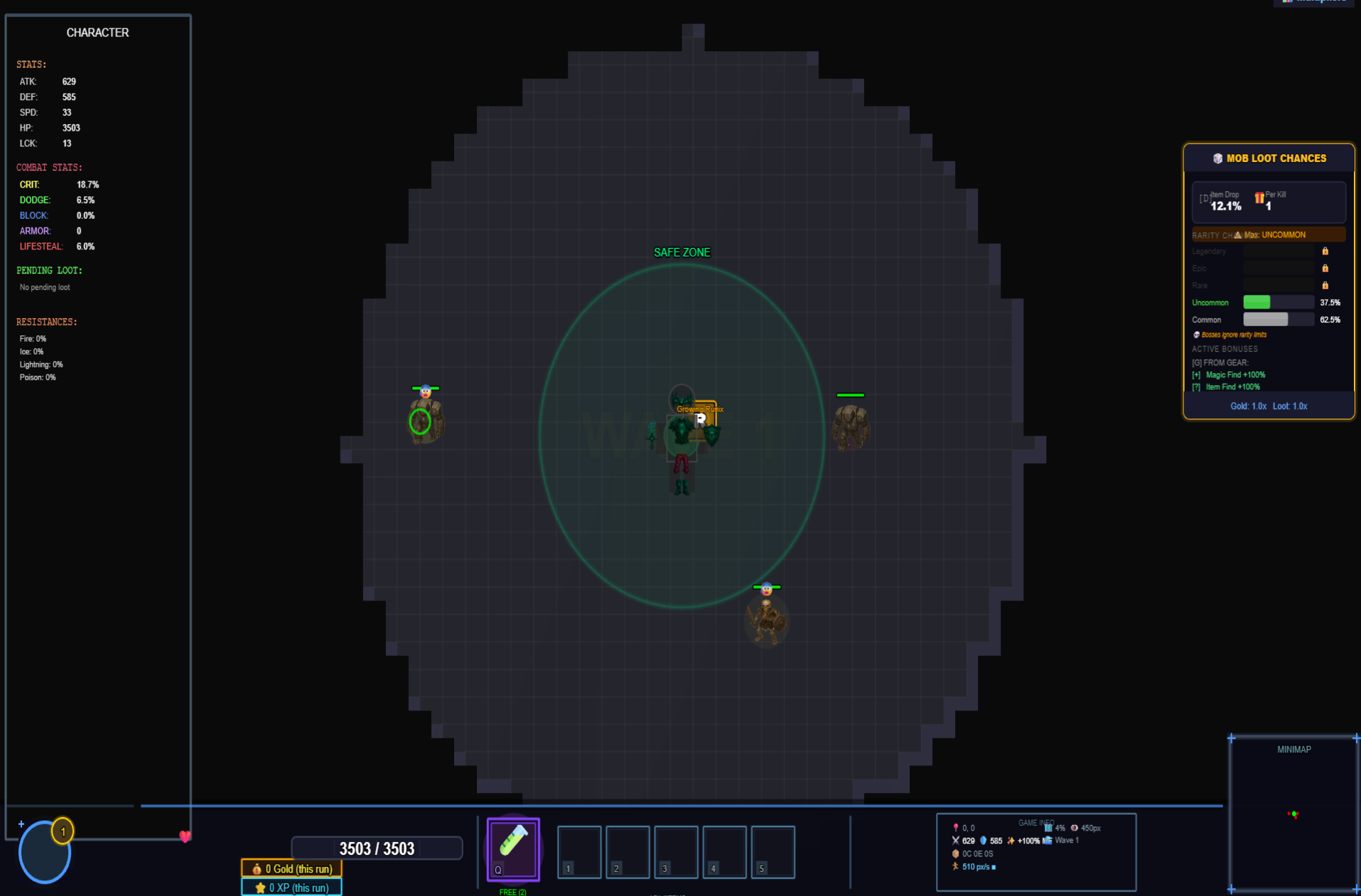Screen dimensions: 1361x896
Task: Click the skull icon beside 'Bosses ignore rarity limits'
Action: coord(1197,334)
